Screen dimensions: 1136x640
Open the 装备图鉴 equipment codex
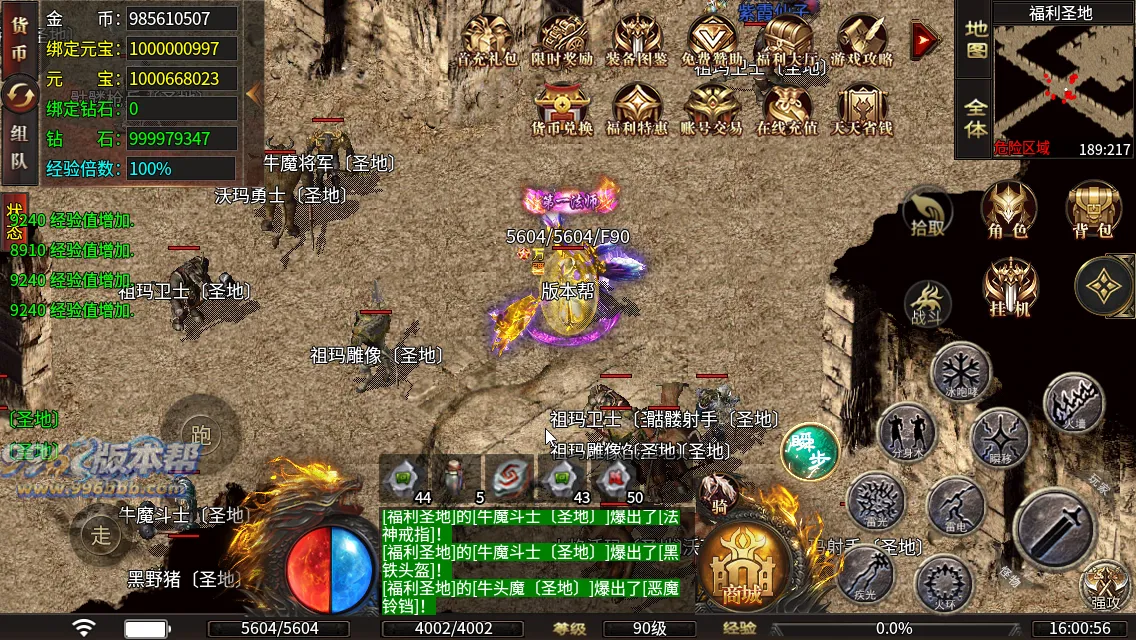click(636, 40)
